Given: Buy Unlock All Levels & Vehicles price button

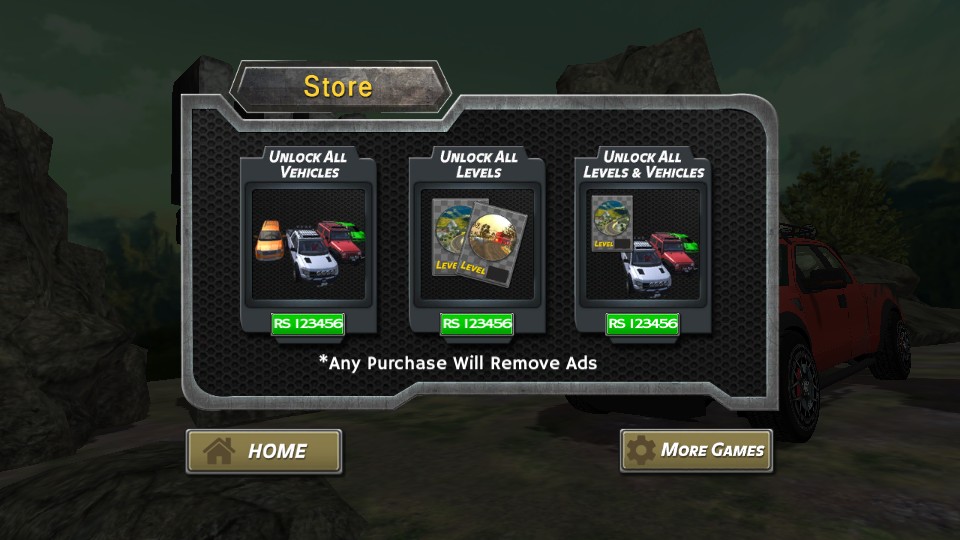Looking at the screenshot, I should pos(642,324).
